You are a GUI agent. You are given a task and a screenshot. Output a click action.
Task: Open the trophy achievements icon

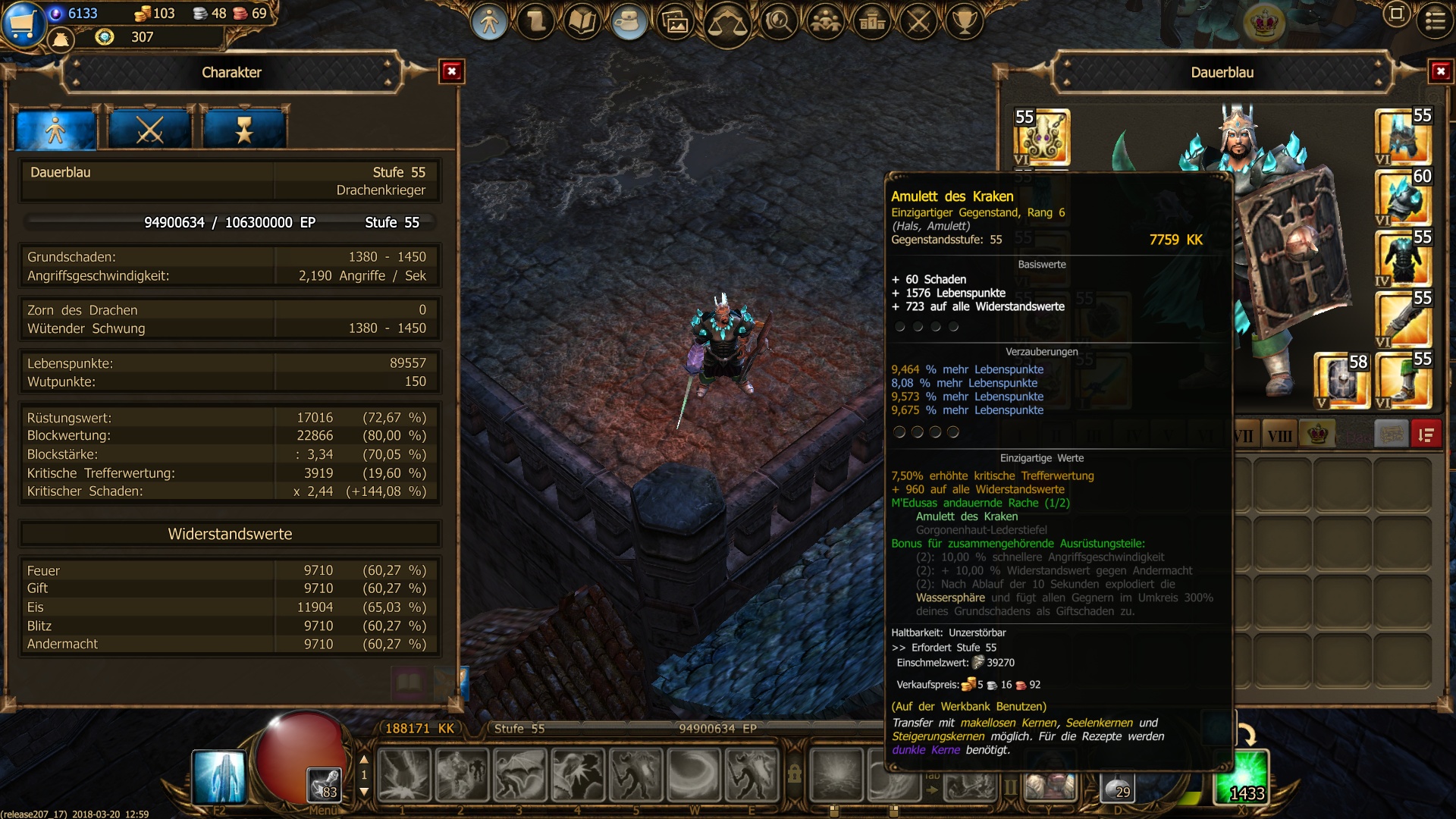point(965,23)
